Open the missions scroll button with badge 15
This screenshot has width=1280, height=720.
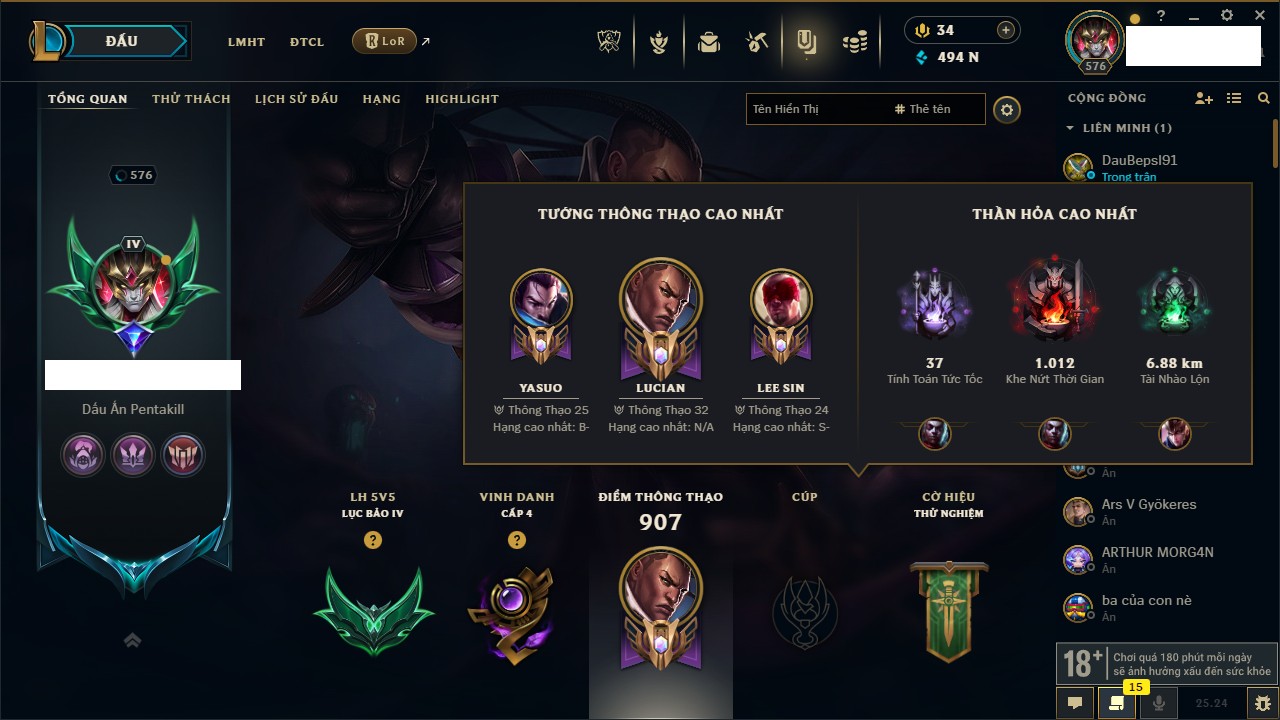pos(1116,703)
